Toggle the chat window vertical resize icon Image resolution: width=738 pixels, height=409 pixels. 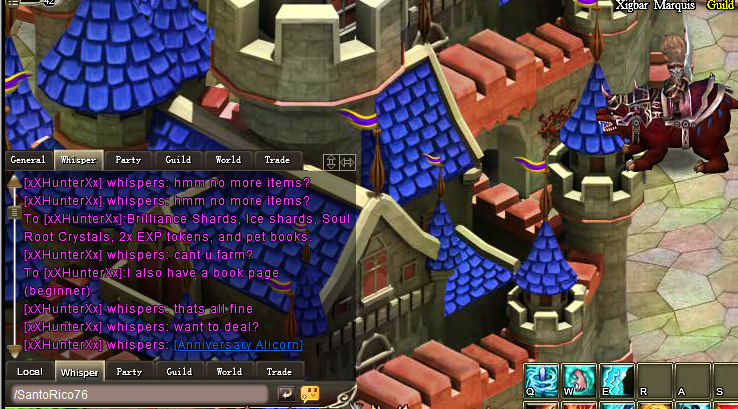tap(330, 162)
